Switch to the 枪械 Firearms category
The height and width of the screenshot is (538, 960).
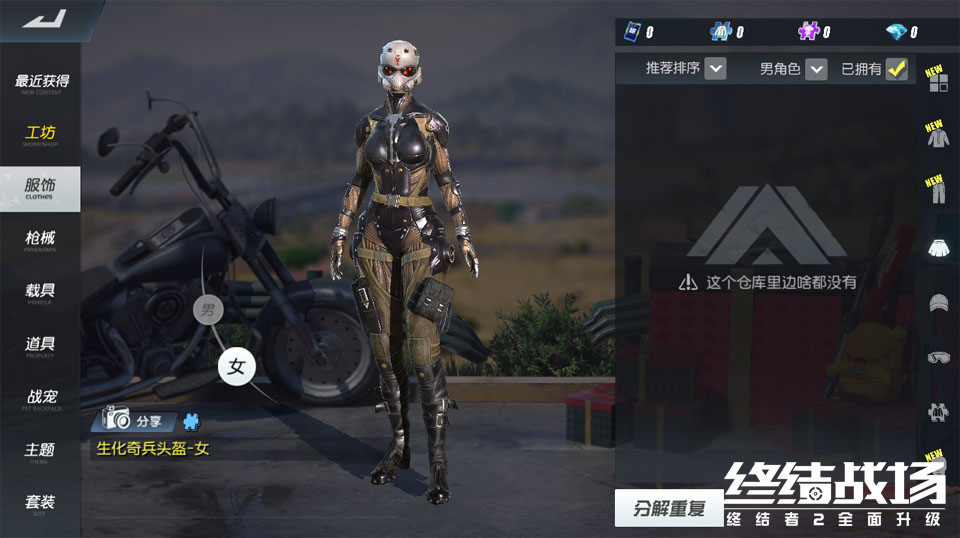click(x=41, y=240)
